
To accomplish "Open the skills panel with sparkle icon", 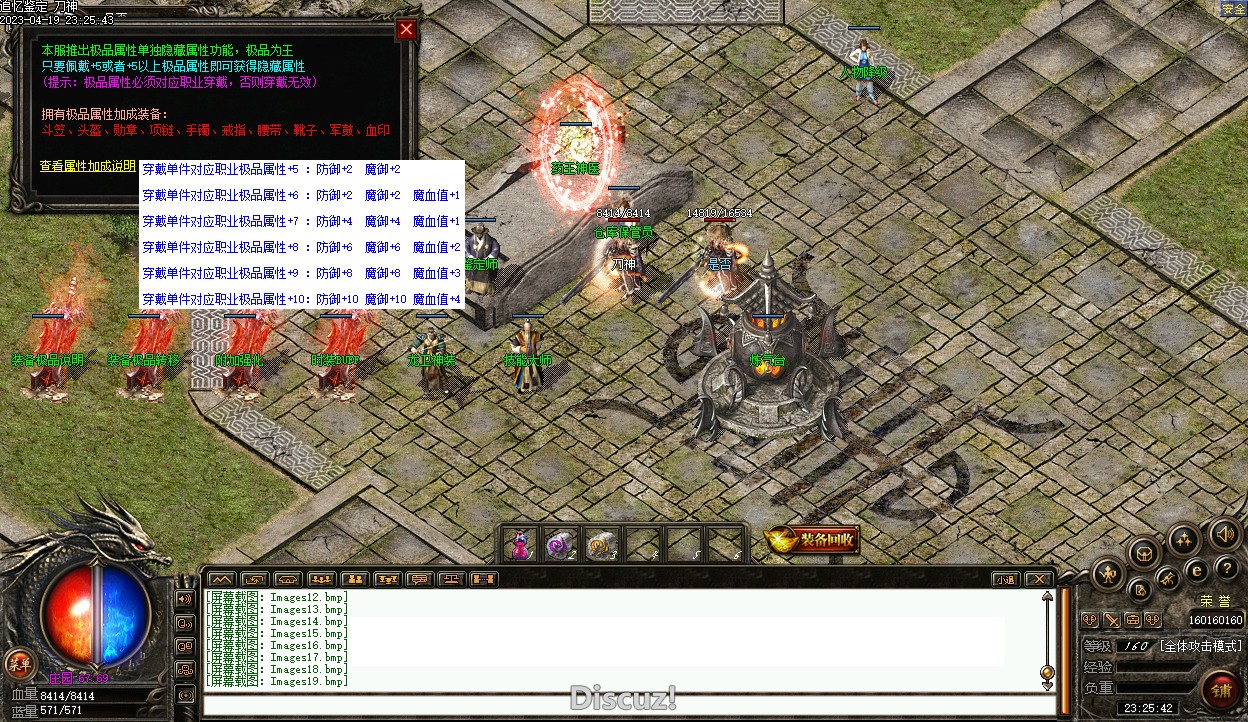I will click(x=1185, y=541).
